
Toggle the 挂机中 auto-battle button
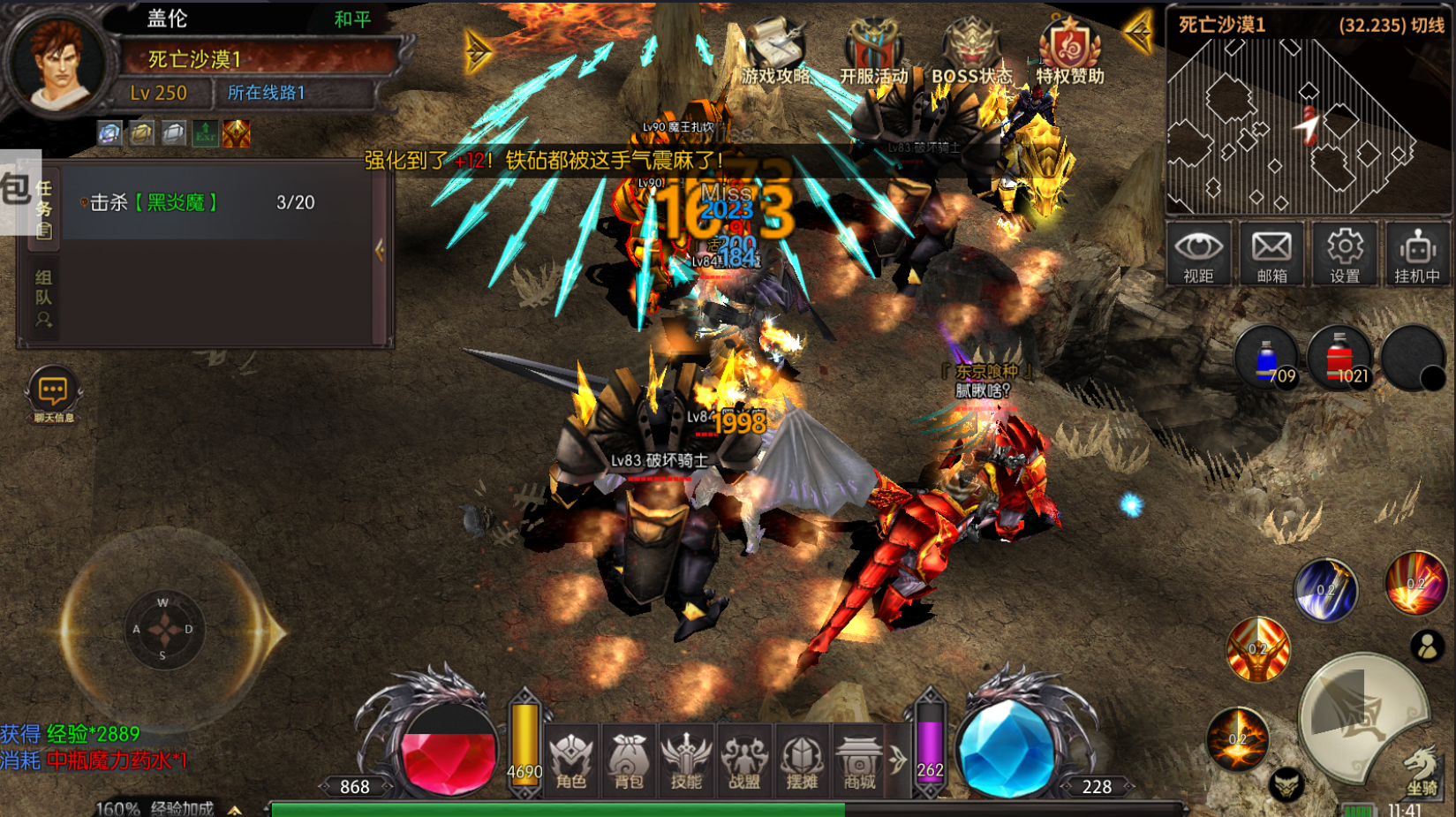(1417, 254)
